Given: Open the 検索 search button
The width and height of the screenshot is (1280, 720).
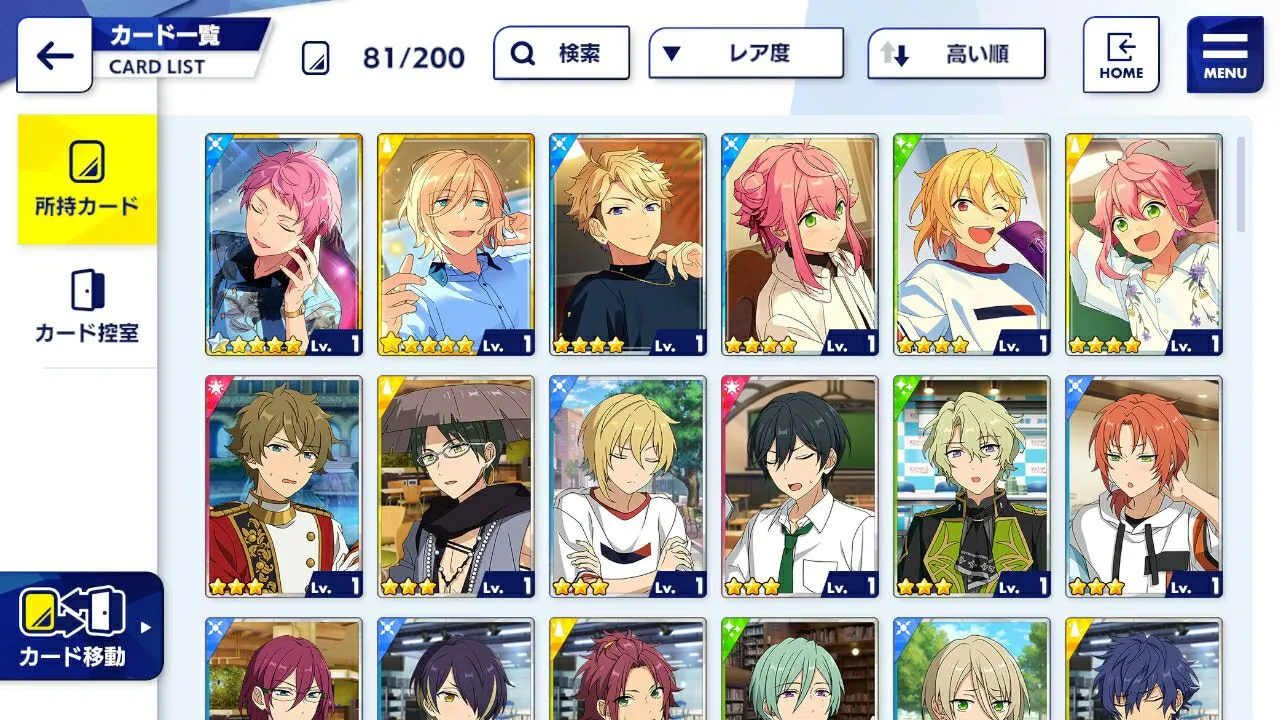Looking at the screenshot, I should [x=561, y=54].
